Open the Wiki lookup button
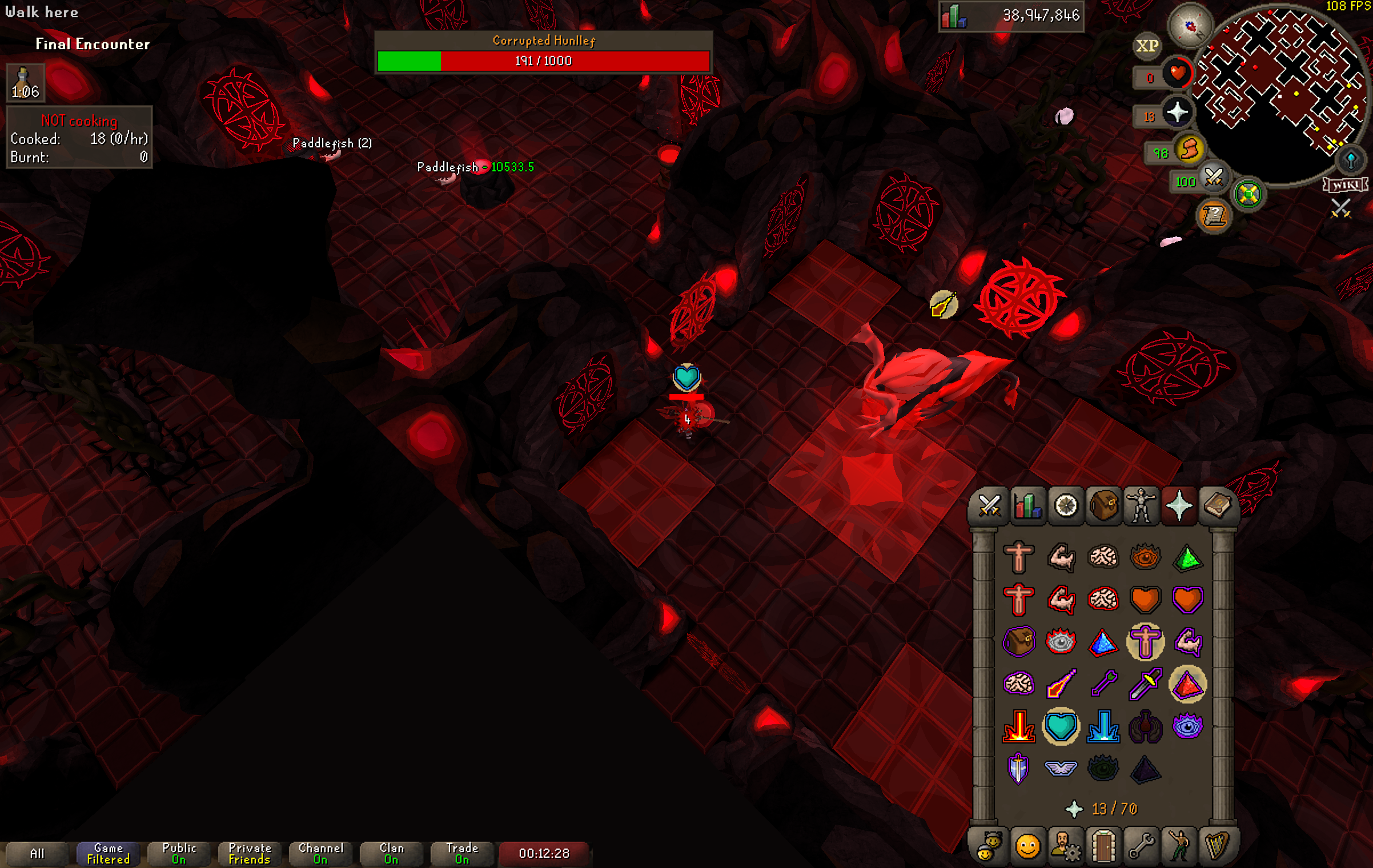The height and width of the screenshot is (868, 1373). [x=1344, y=185]
